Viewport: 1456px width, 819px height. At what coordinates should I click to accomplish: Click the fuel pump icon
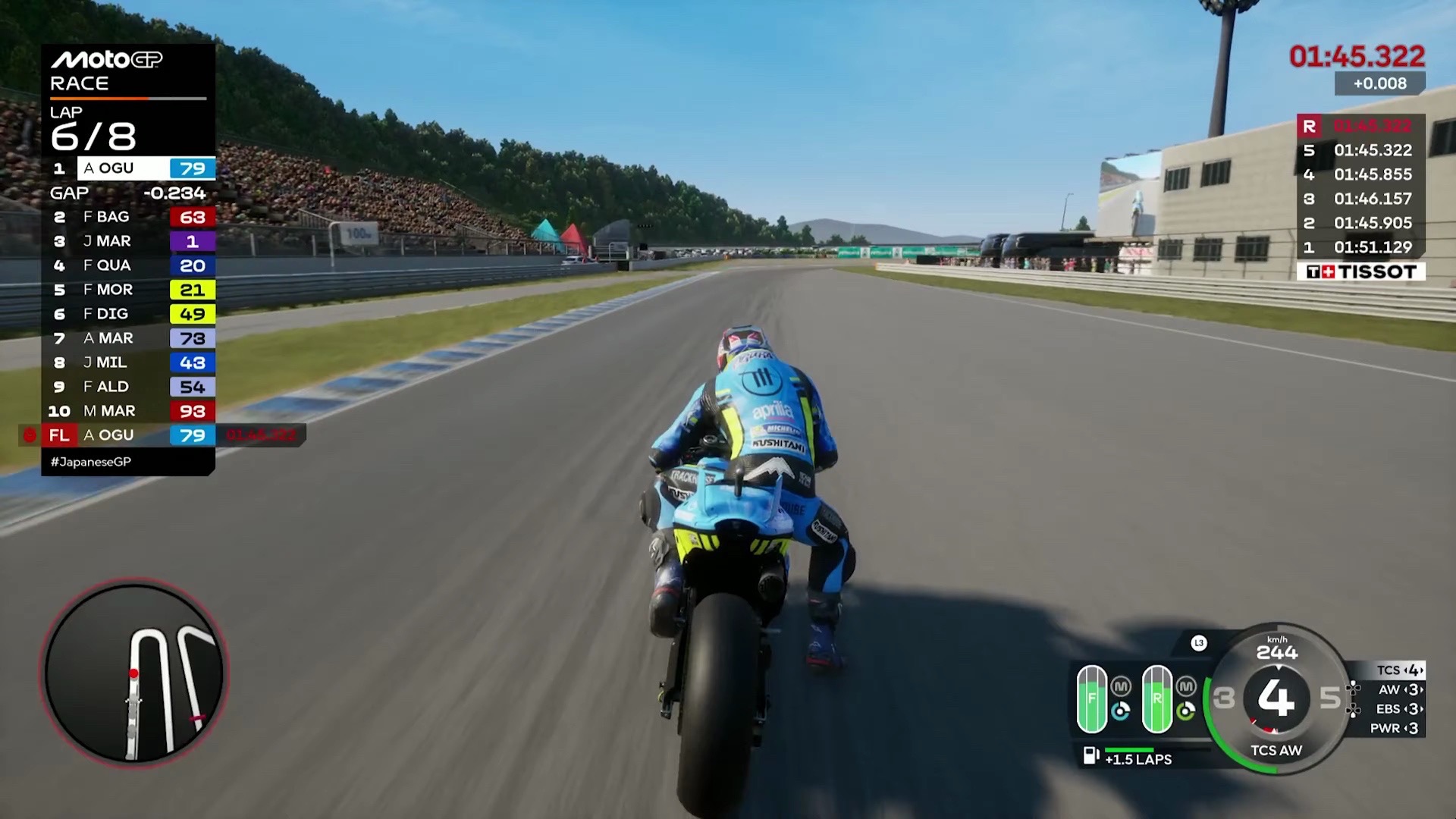click(x=1090, y=755)
